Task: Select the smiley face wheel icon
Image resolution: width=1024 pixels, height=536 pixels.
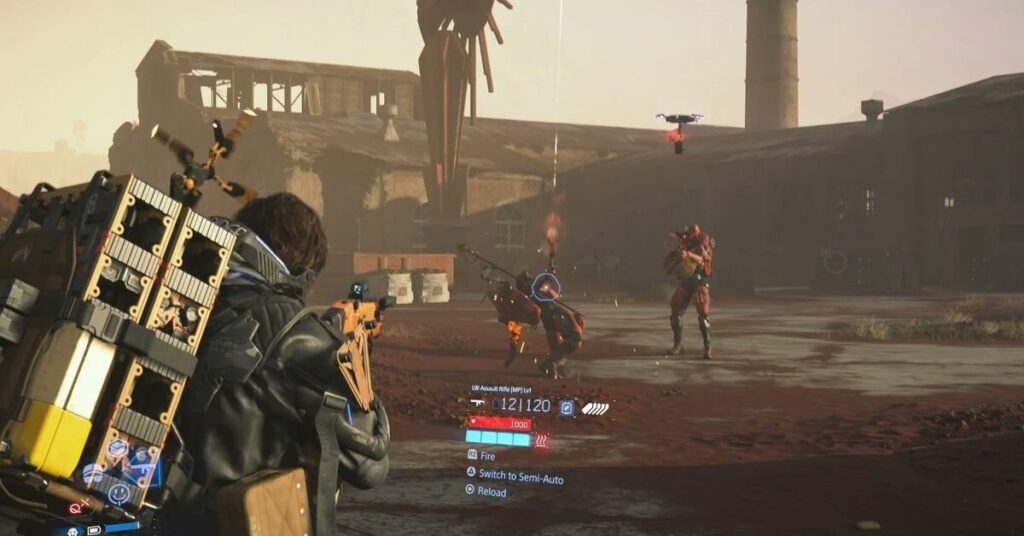Action: pyautogui.click(x=118, y=492)
